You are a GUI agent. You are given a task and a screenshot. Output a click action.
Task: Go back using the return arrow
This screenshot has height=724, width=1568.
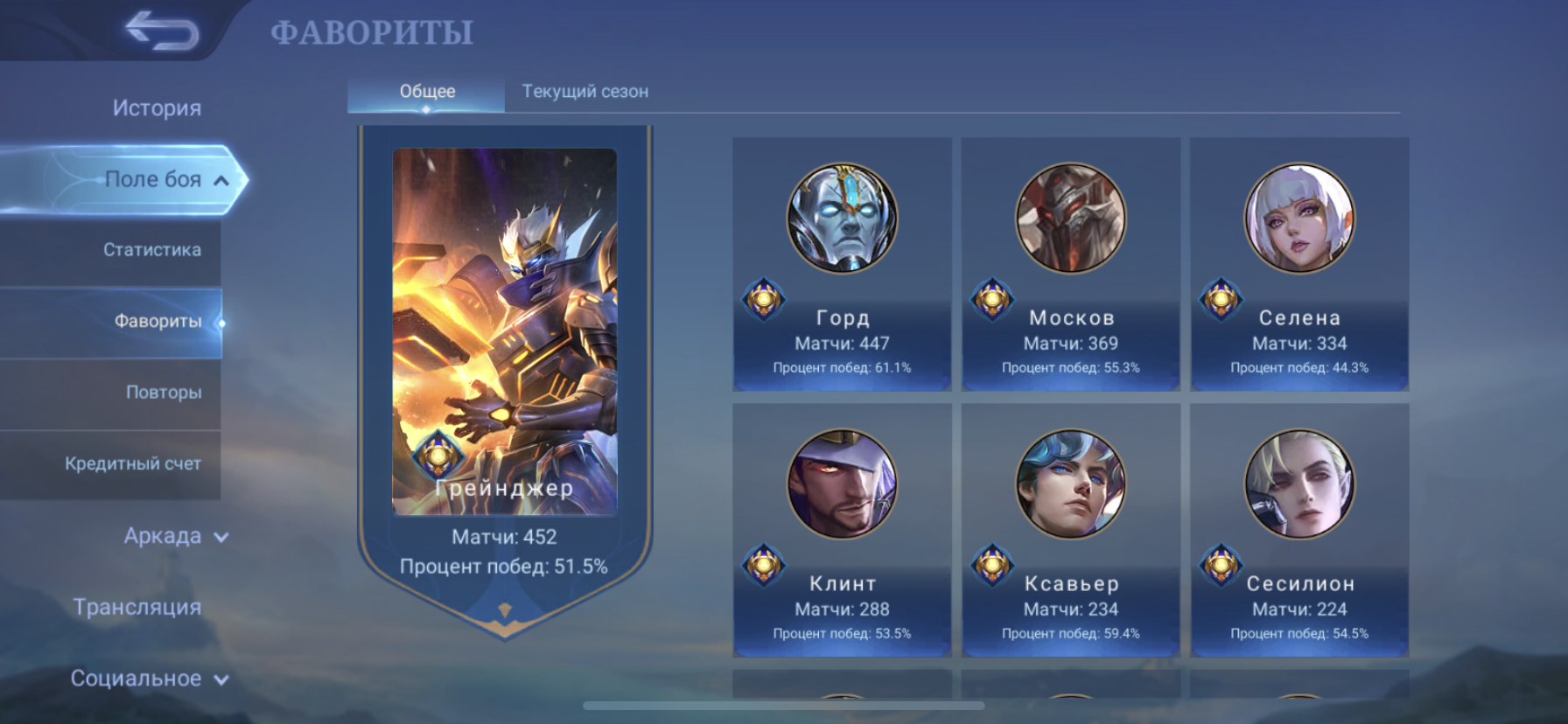[x=162, y=31]
